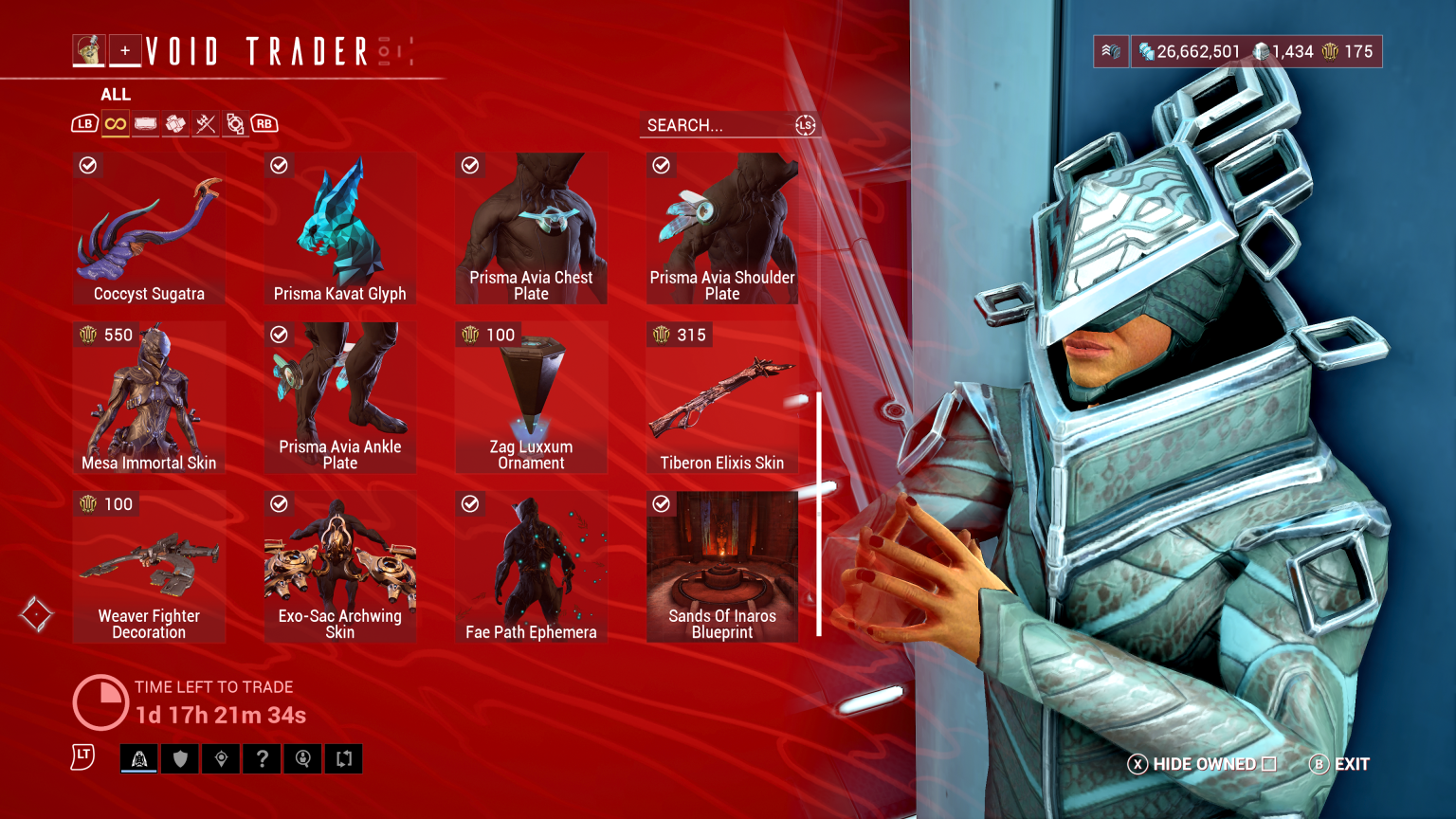This screenshot has height=819, width=1456.
Task: Select the infinity All items filter
Action: pyautogui.click(x=115, y=123)
